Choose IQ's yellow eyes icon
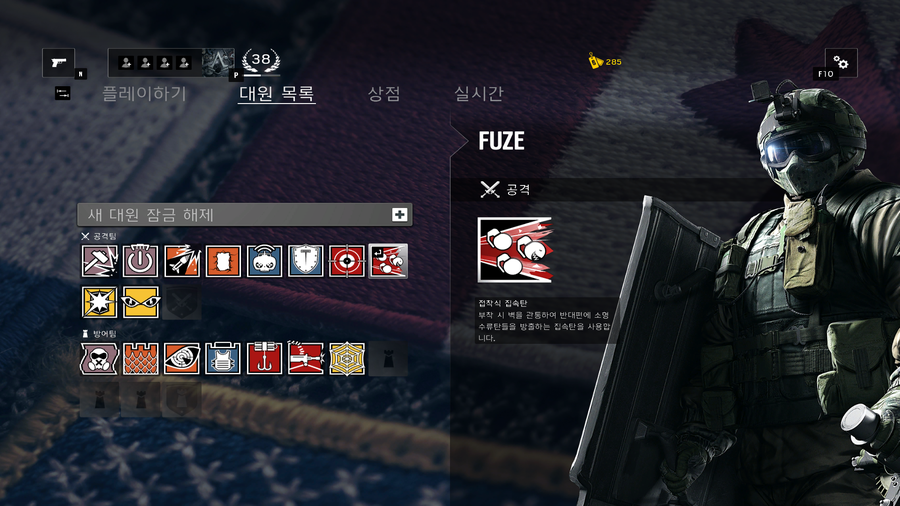Viewport: 900px width, 506px height. click(141, 302)
